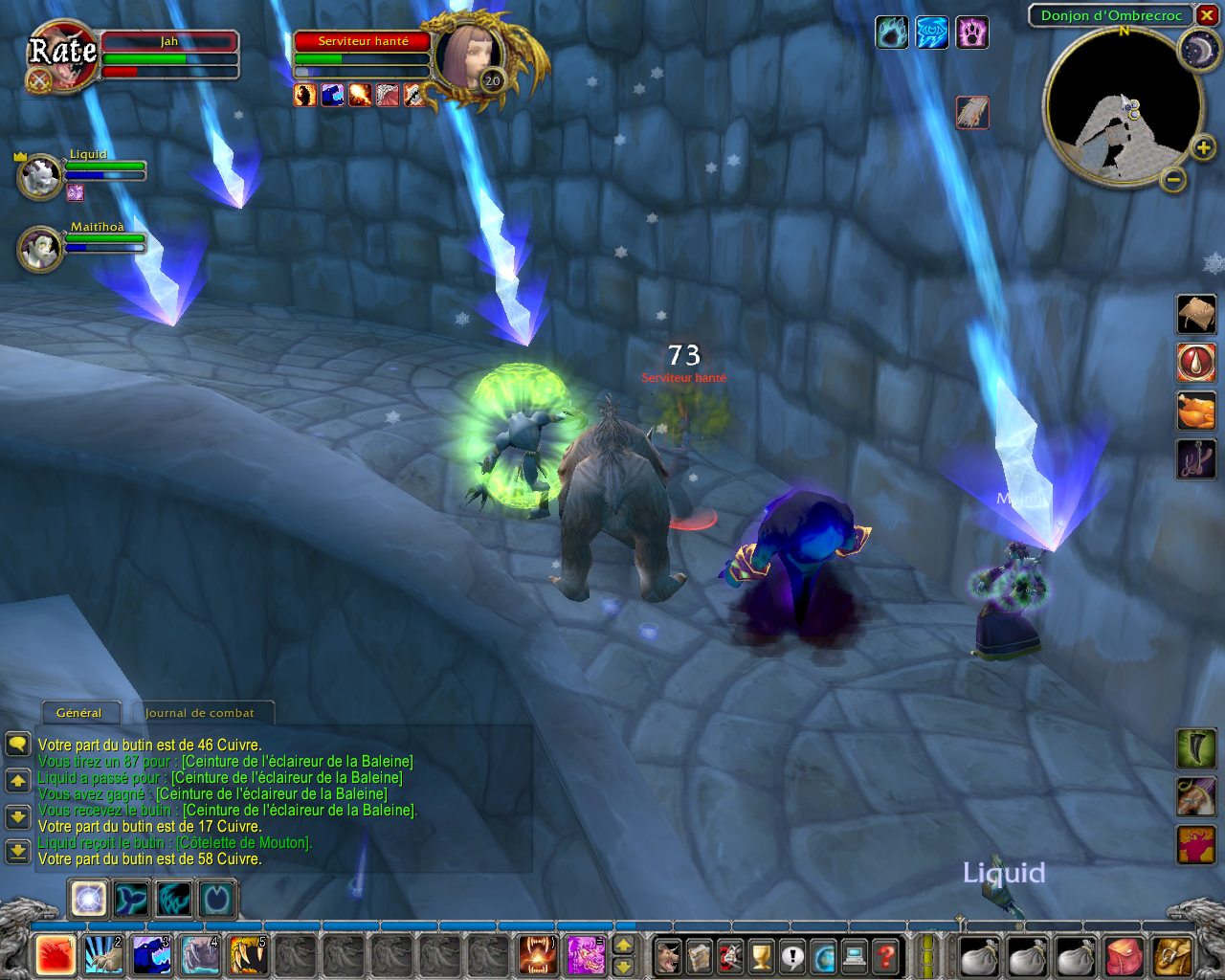The height and width of the screenshot is (980, 1225).
Task: Zoom out on the minimap
Action: pos(1174,178)
